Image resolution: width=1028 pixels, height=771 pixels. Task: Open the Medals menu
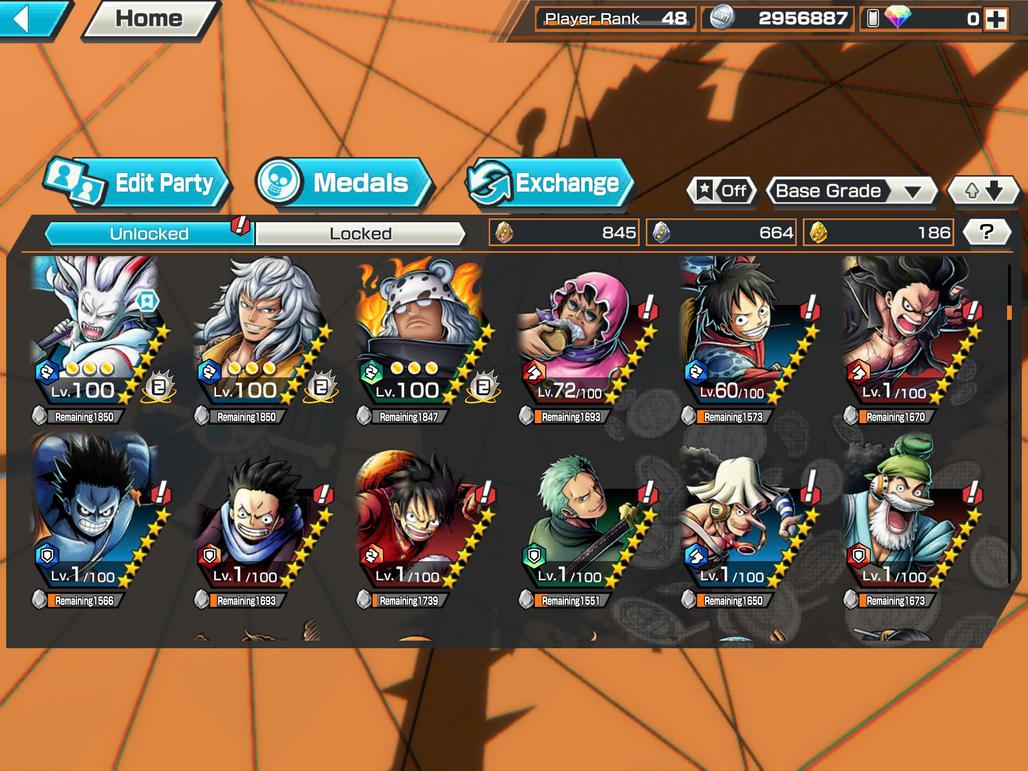click(346, 183)
